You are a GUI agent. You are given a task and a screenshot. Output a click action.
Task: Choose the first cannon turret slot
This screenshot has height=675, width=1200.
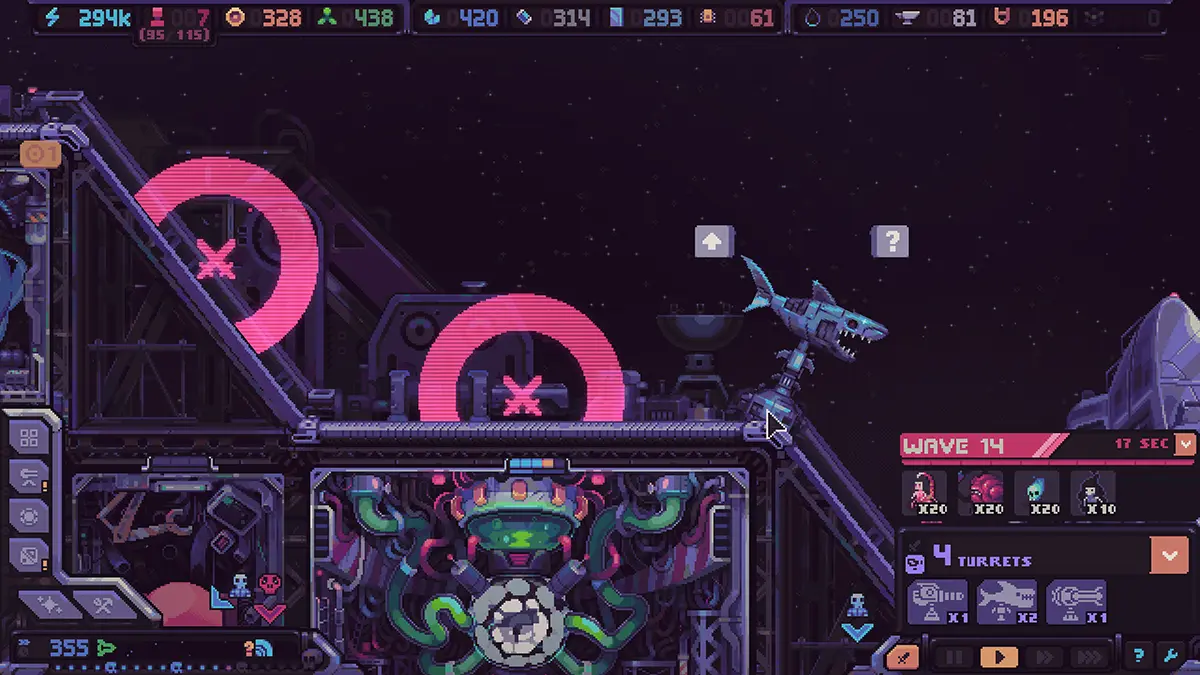coord(937,602)
